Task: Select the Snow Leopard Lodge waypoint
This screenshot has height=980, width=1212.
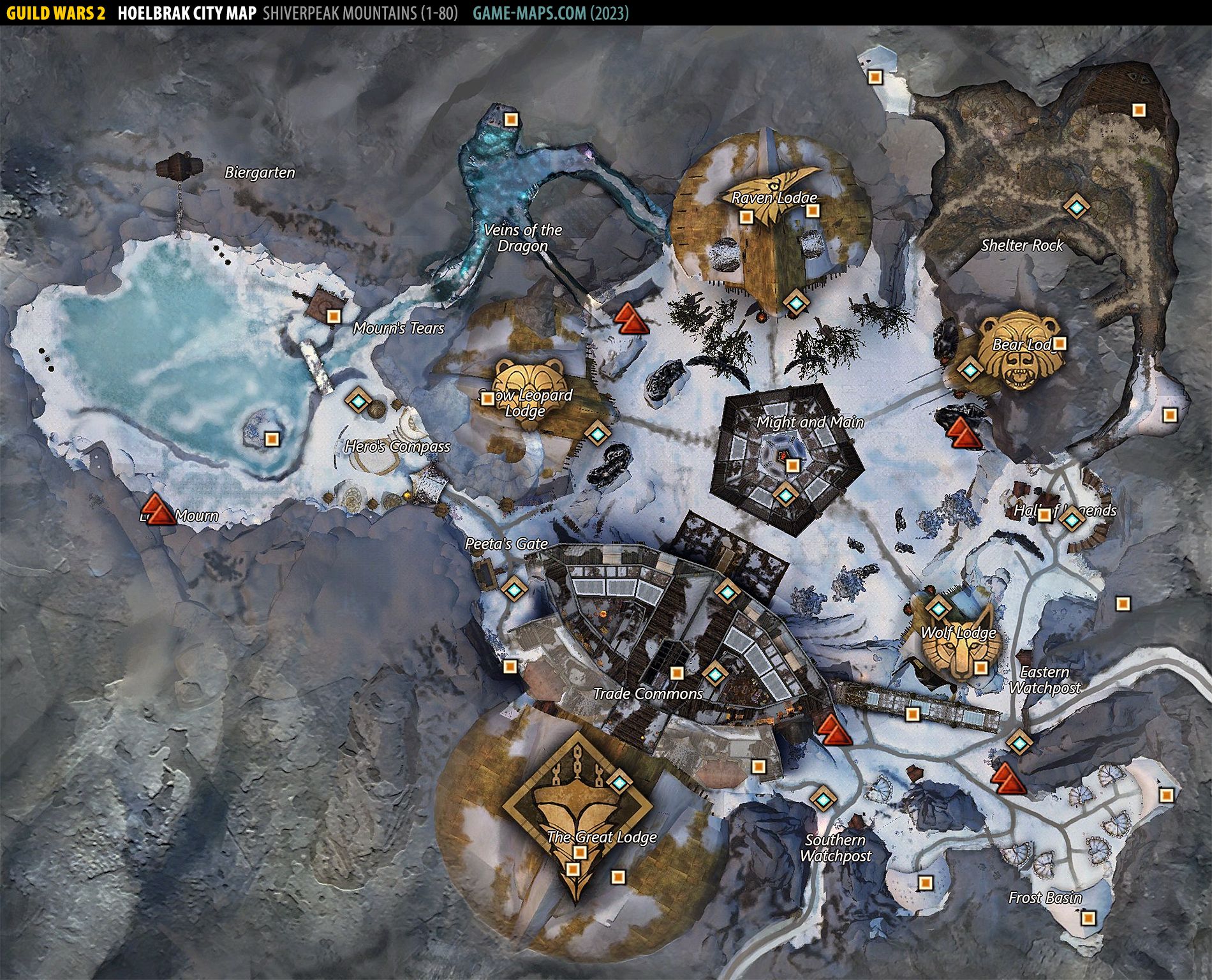Action: [597, 434]
